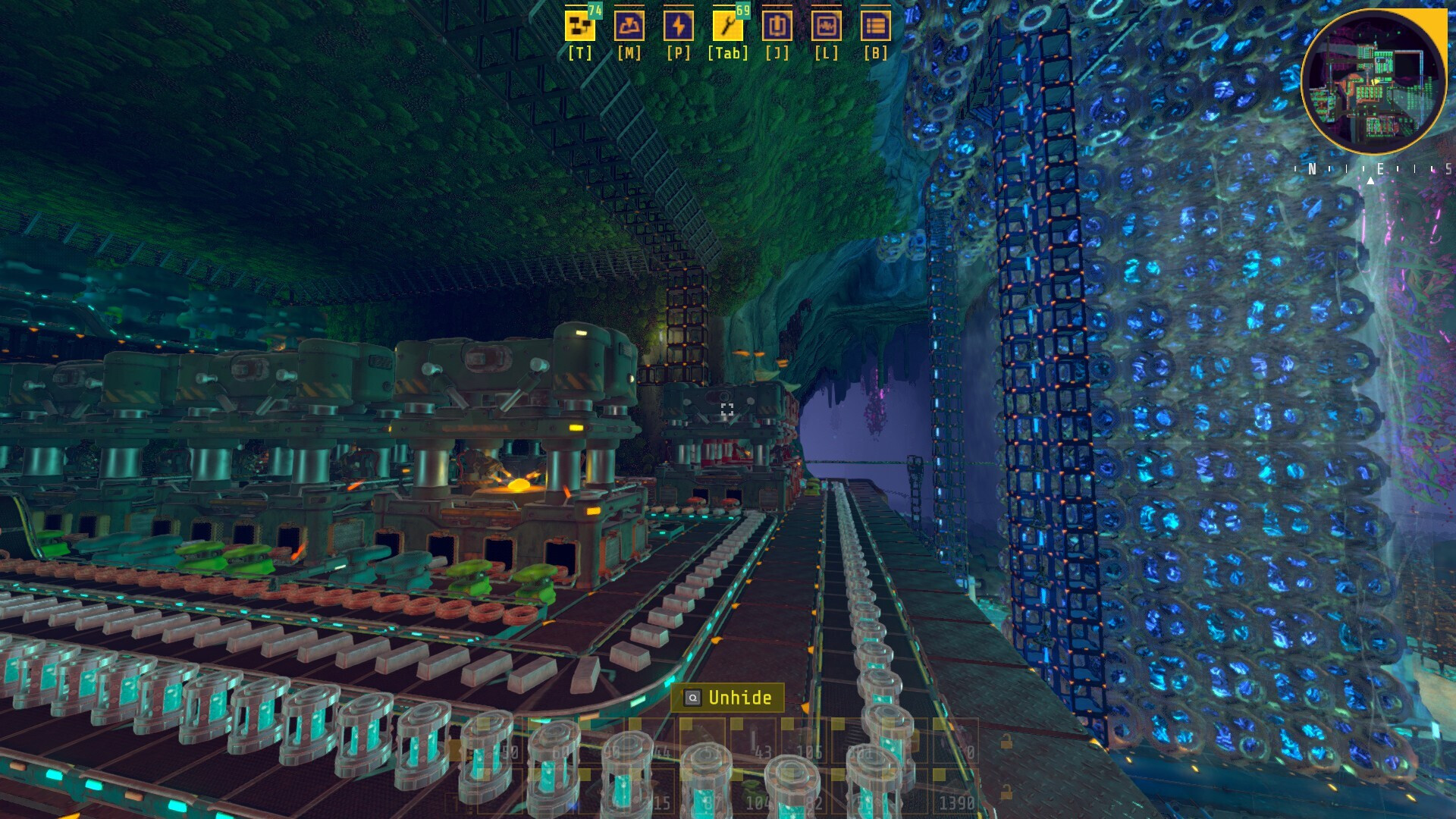The width and height of the screenshot is (1456, 819).
Task: Click the N marker on the compass strip
Action: (x=1313, y=168)
